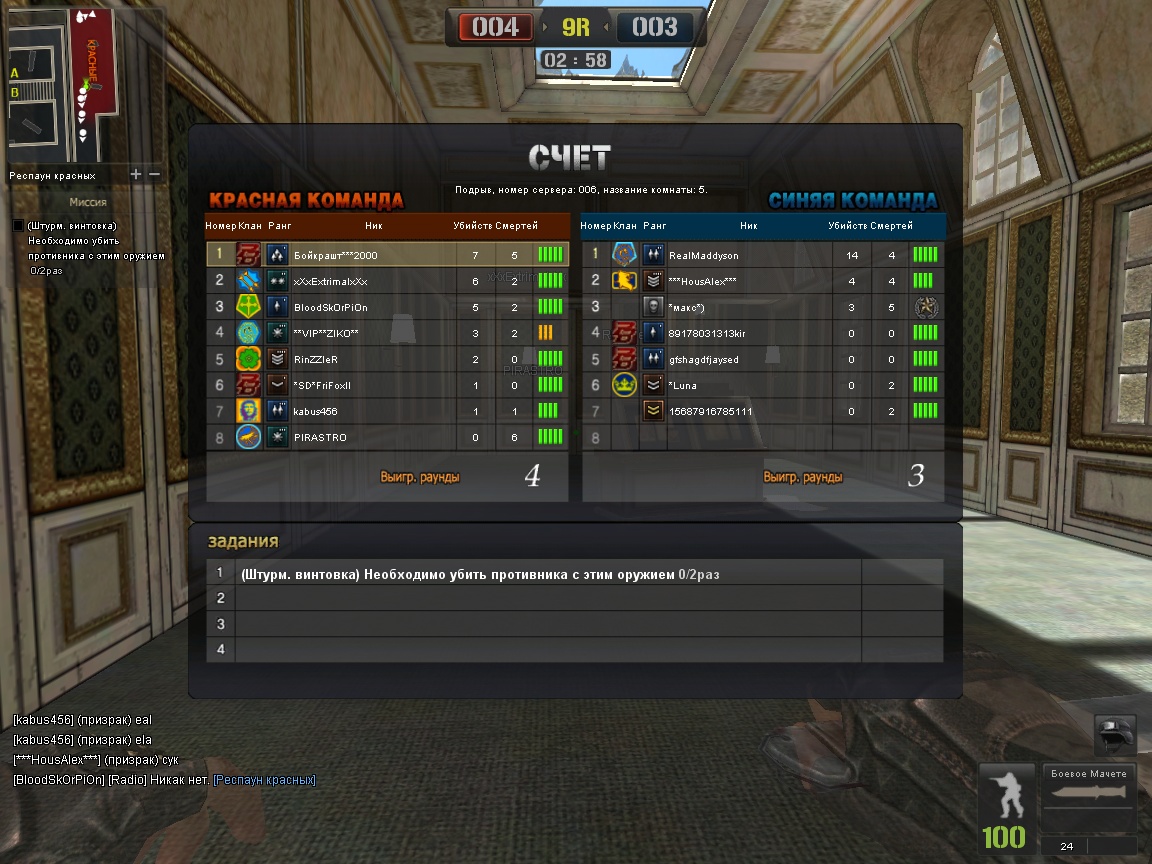The width and height of the screenshot is (1152, 864).
Task: Click ***HousAlex*** scoreboard row
Action: tap(762, 281)
